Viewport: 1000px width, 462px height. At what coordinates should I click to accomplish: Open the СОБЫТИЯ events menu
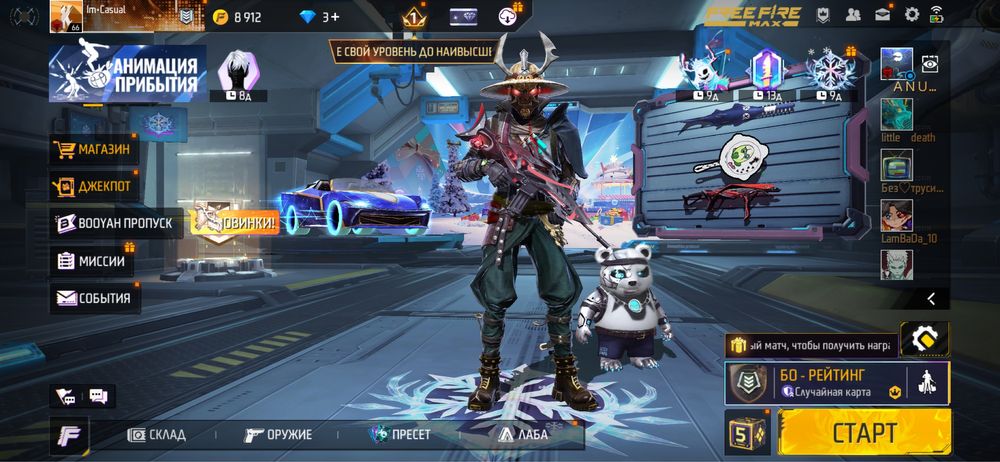(96, 297)
